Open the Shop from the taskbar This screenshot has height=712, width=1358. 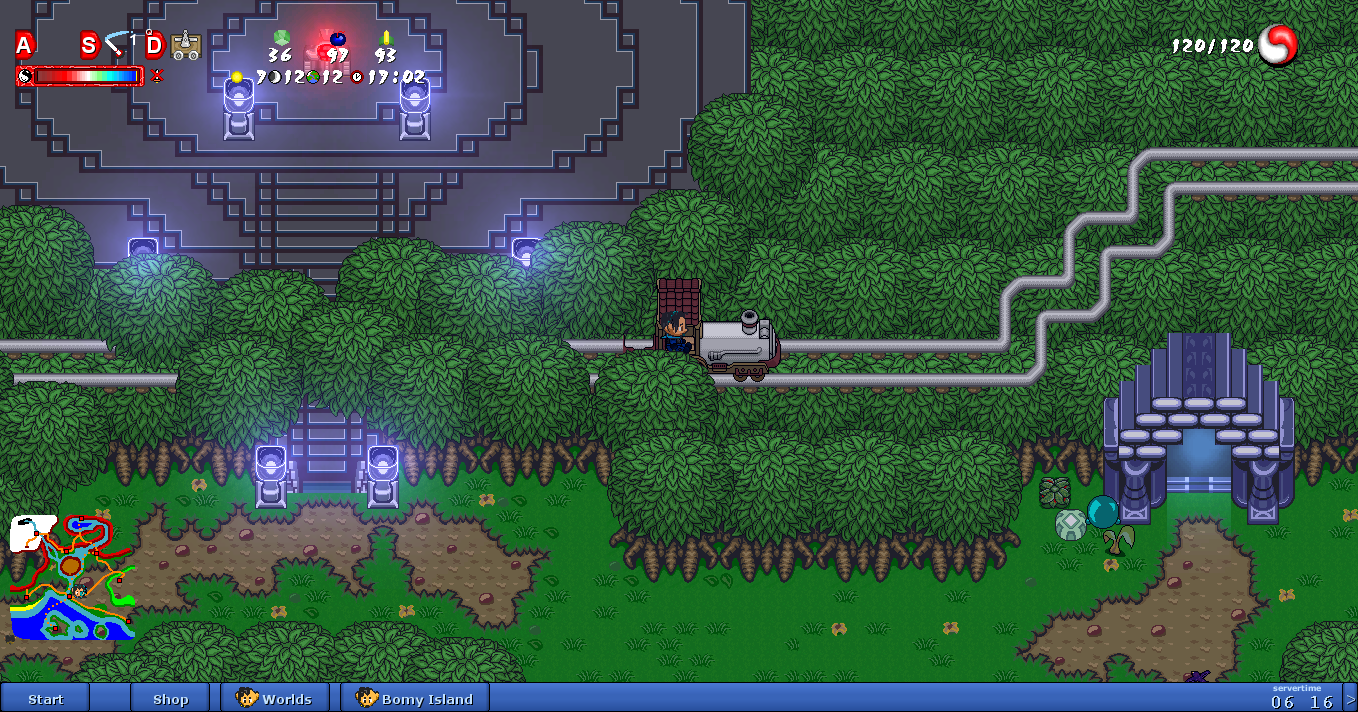coord(170,698)
